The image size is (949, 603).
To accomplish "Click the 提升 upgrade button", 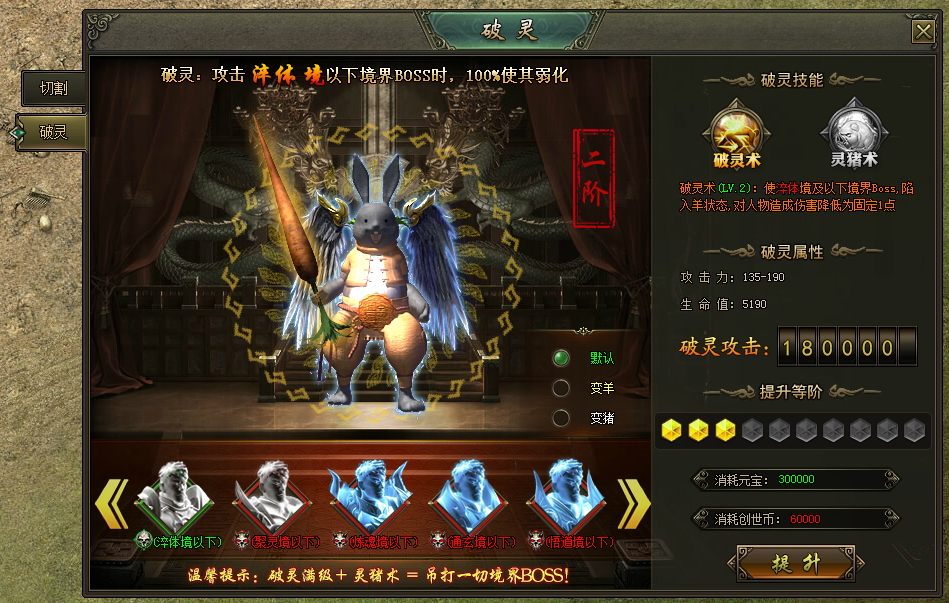I will coord(795,563).
